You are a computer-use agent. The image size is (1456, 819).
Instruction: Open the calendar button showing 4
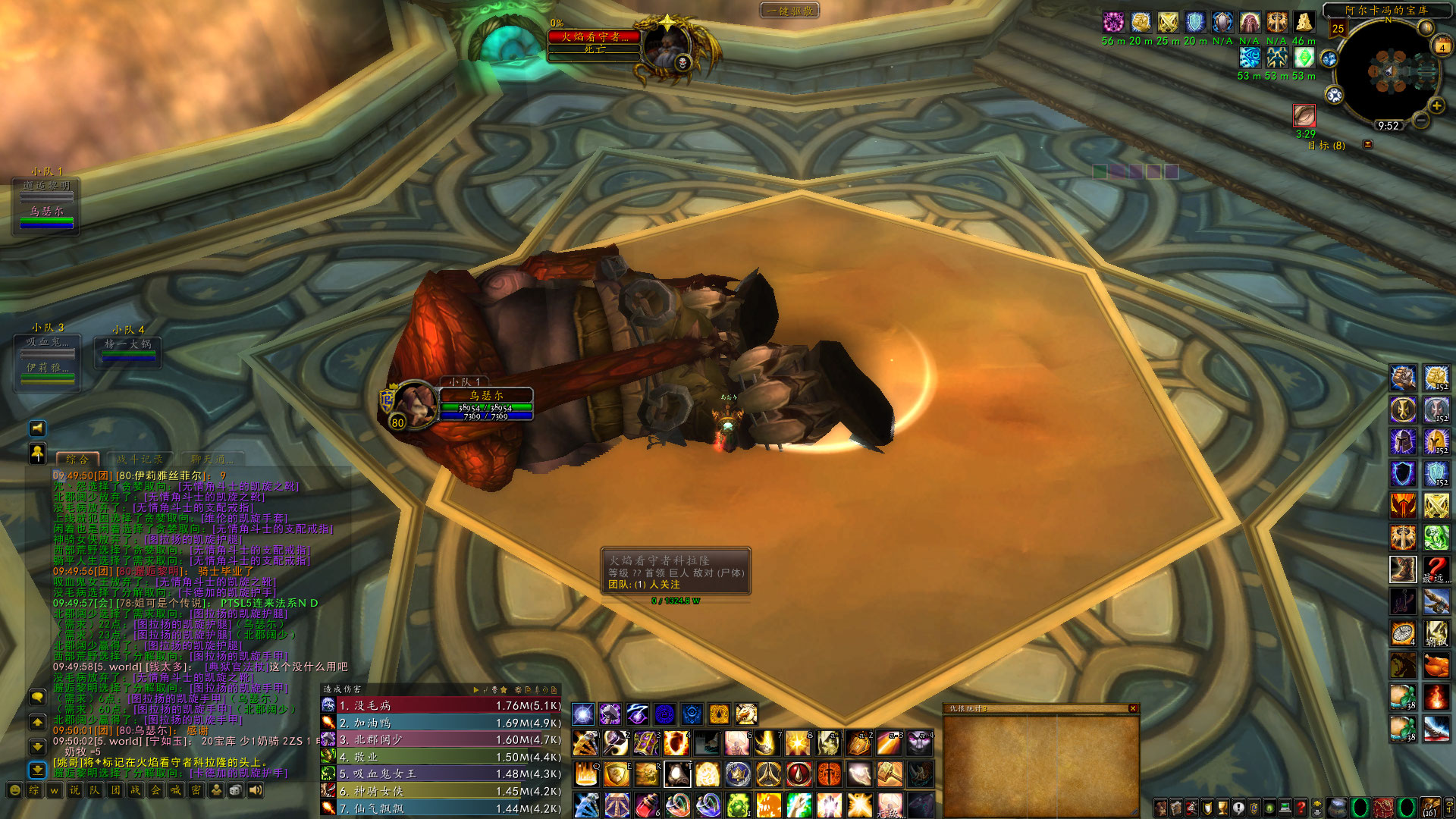tap(1442, 47)
